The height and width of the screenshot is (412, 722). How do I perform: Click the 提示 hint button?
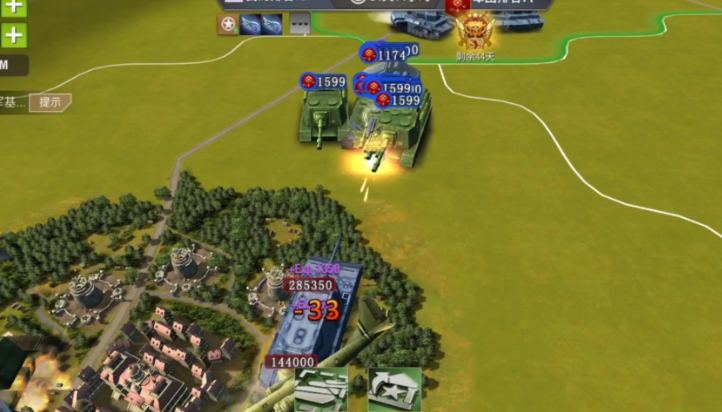click(49, 102)
